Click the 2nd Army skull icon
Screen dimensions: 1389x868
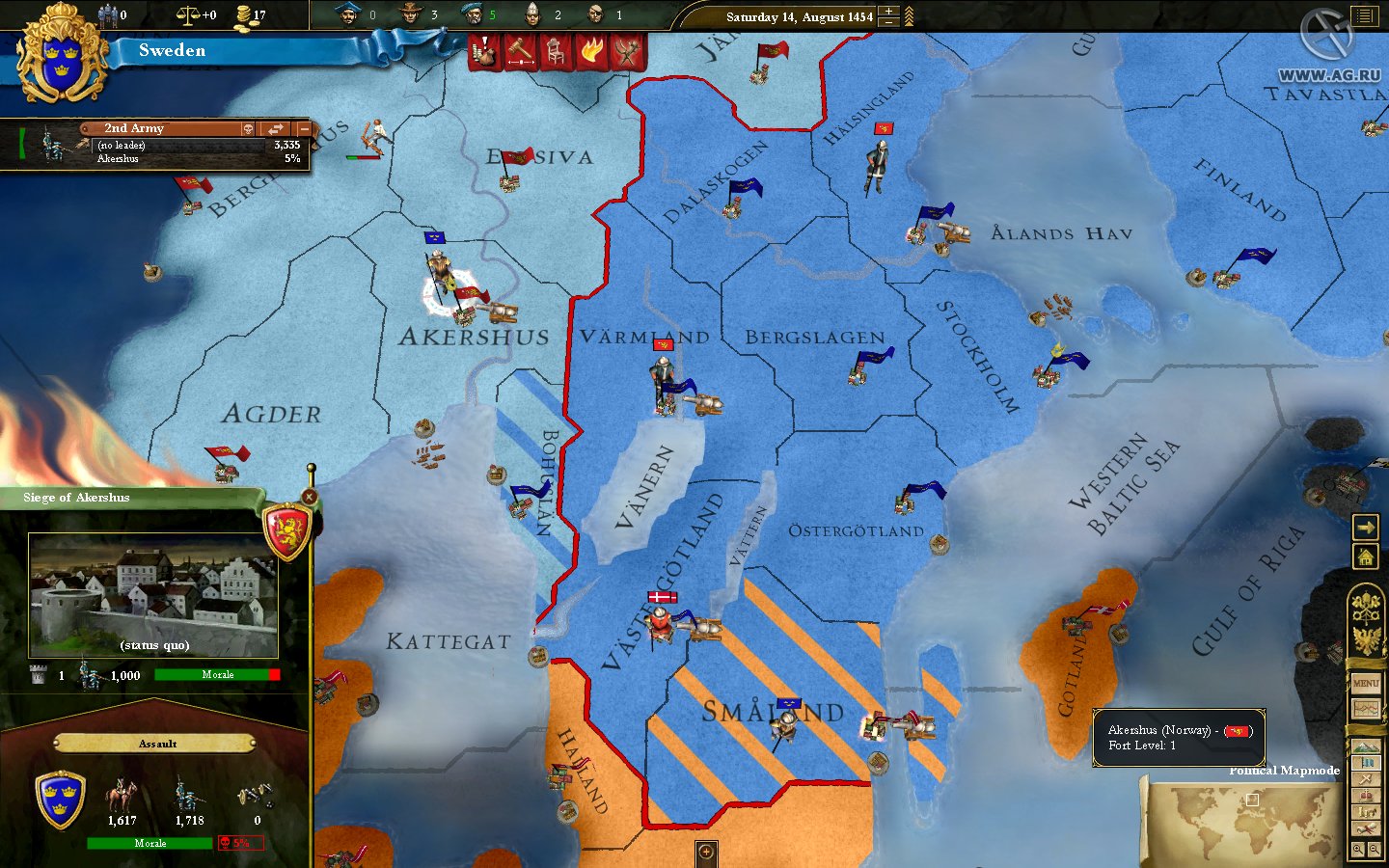248,128
